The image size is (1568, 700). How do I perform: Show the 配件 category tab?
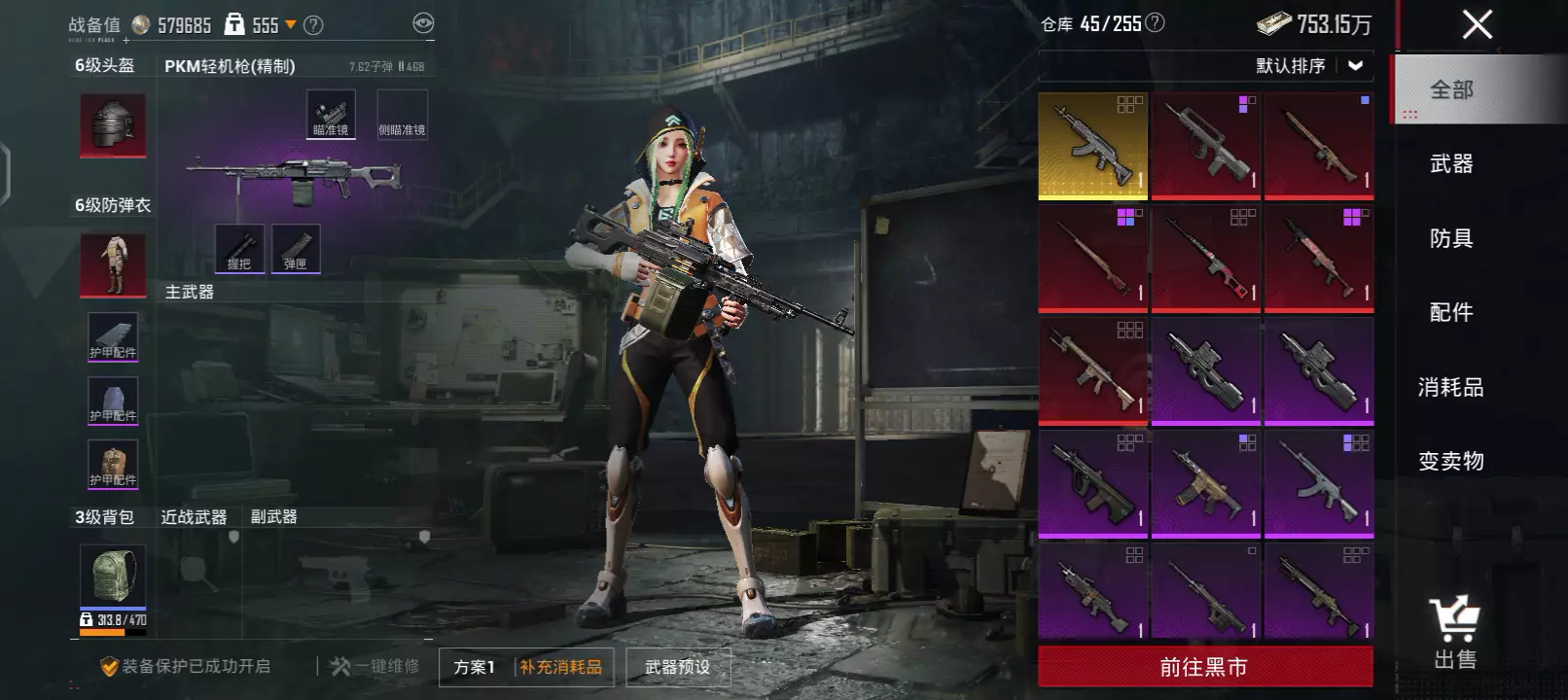[x=1451, y=312]
